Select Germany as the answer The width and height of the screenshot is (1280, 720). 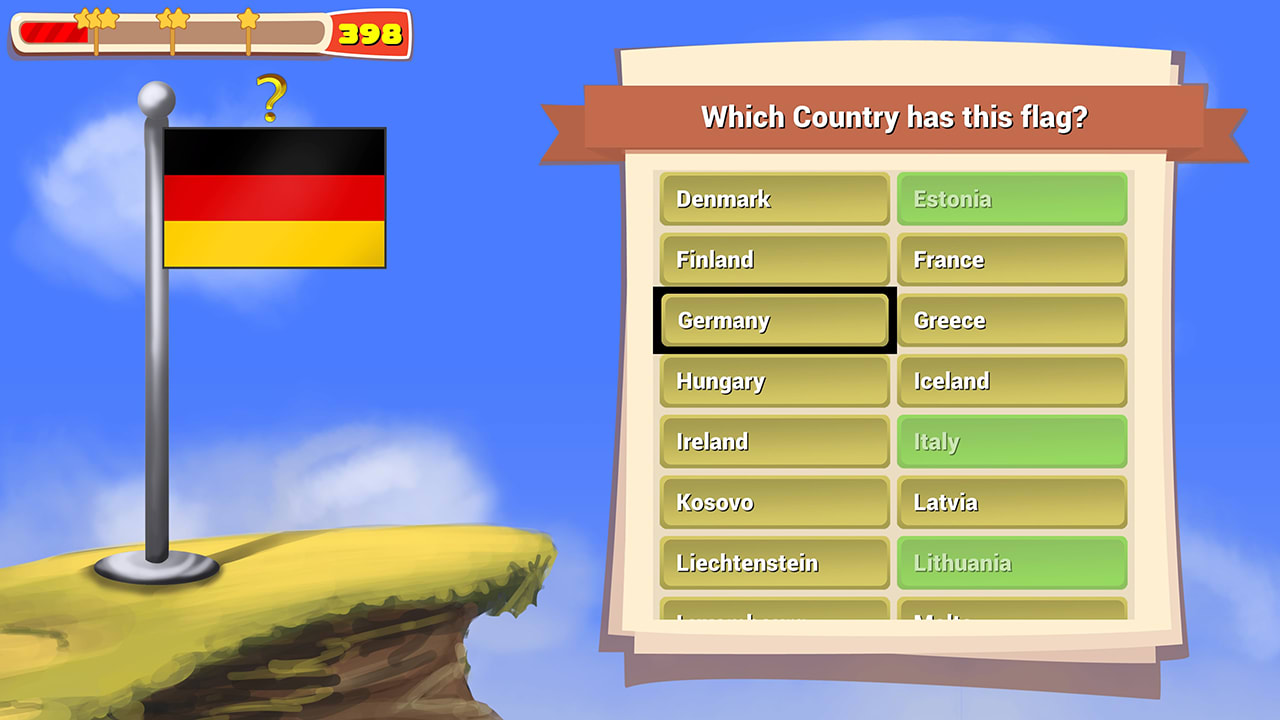click(x=774, y=320)
